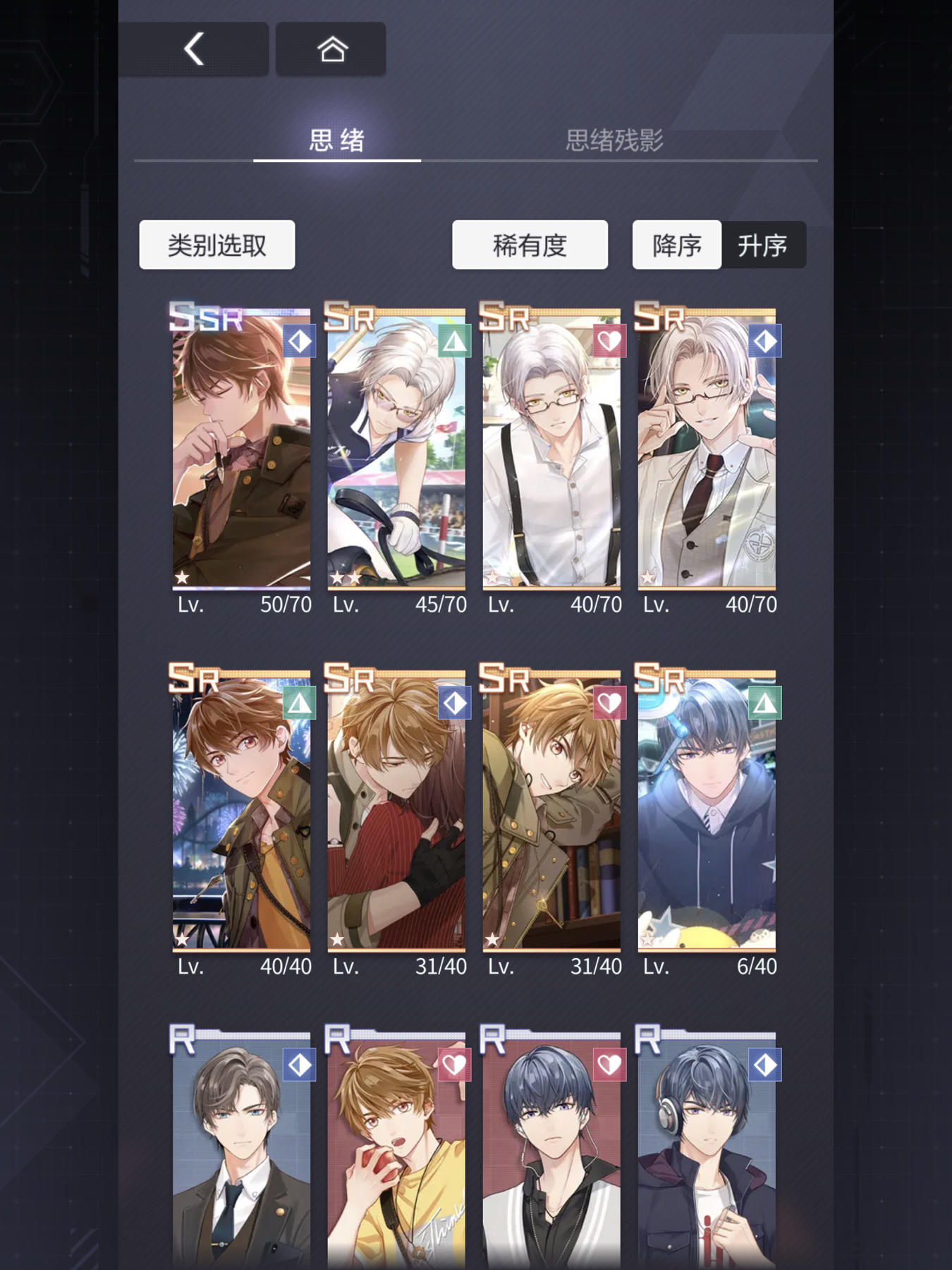Open the 类别选取 category selector
Viewport: 952px width, 1270px height.
coord(216,244)
